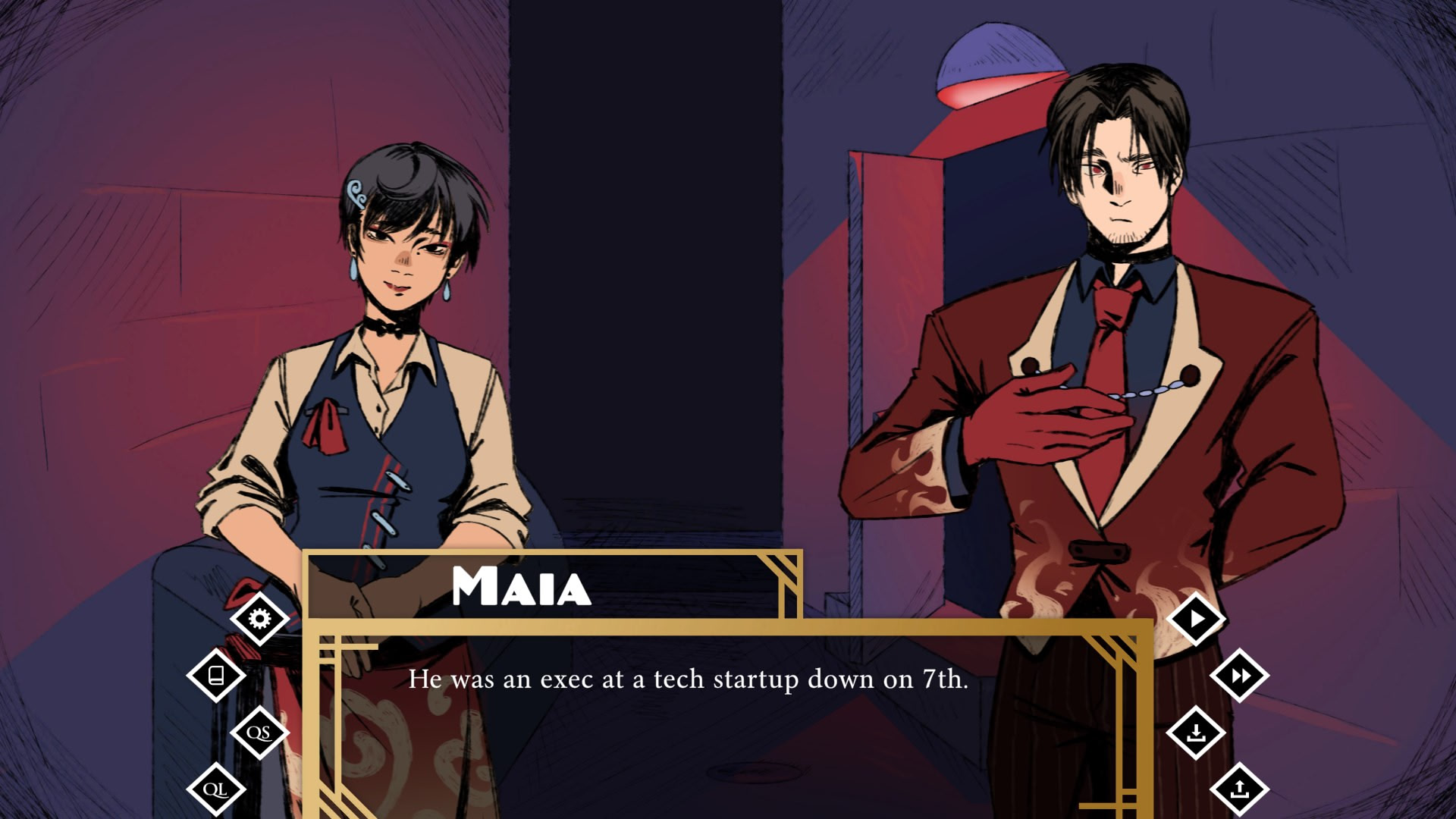Quick save with the QS button

[x=259, y=733]
